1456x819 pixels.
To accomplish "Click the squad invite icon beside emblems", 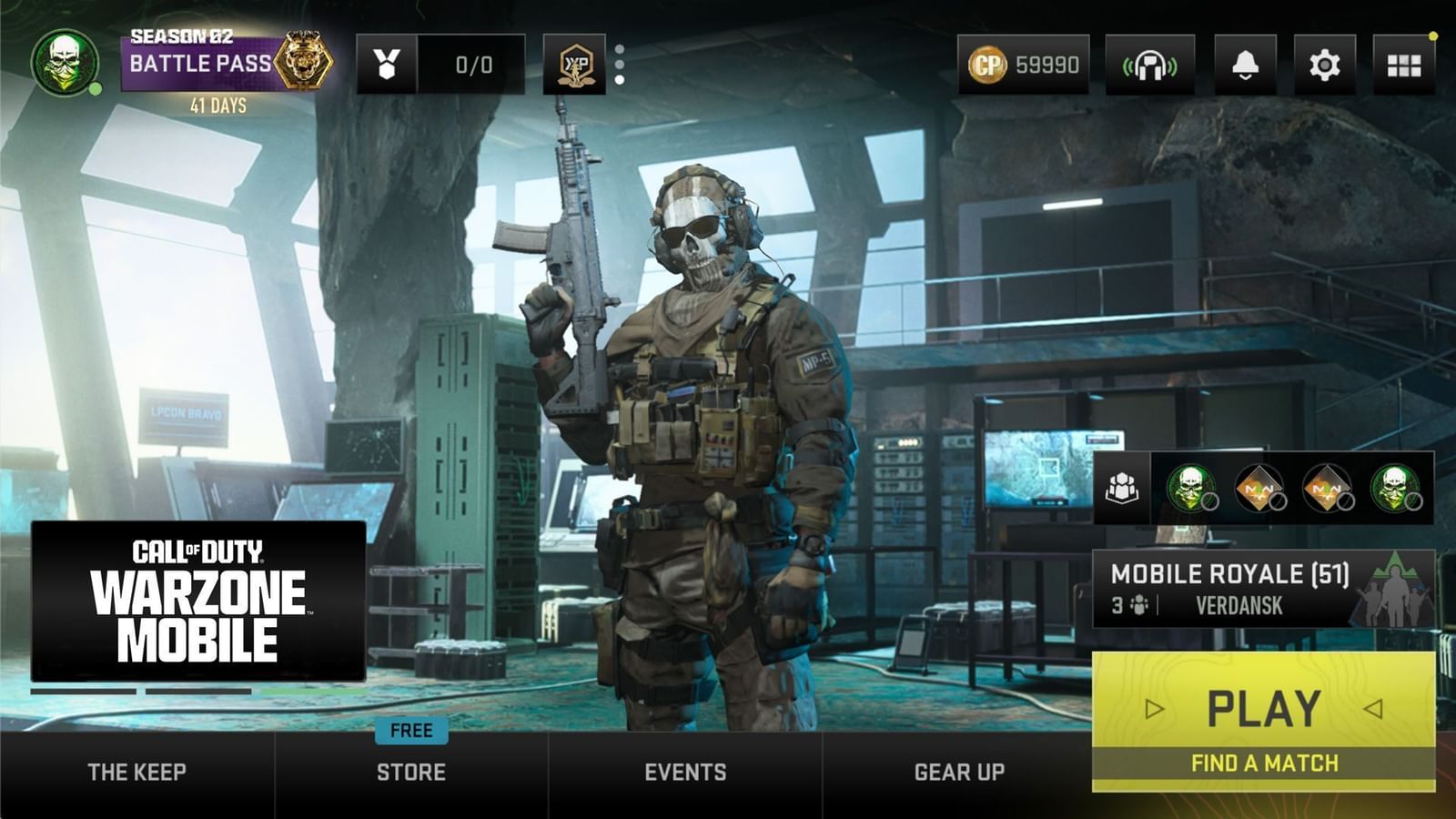I will (x=1124, y=490).
